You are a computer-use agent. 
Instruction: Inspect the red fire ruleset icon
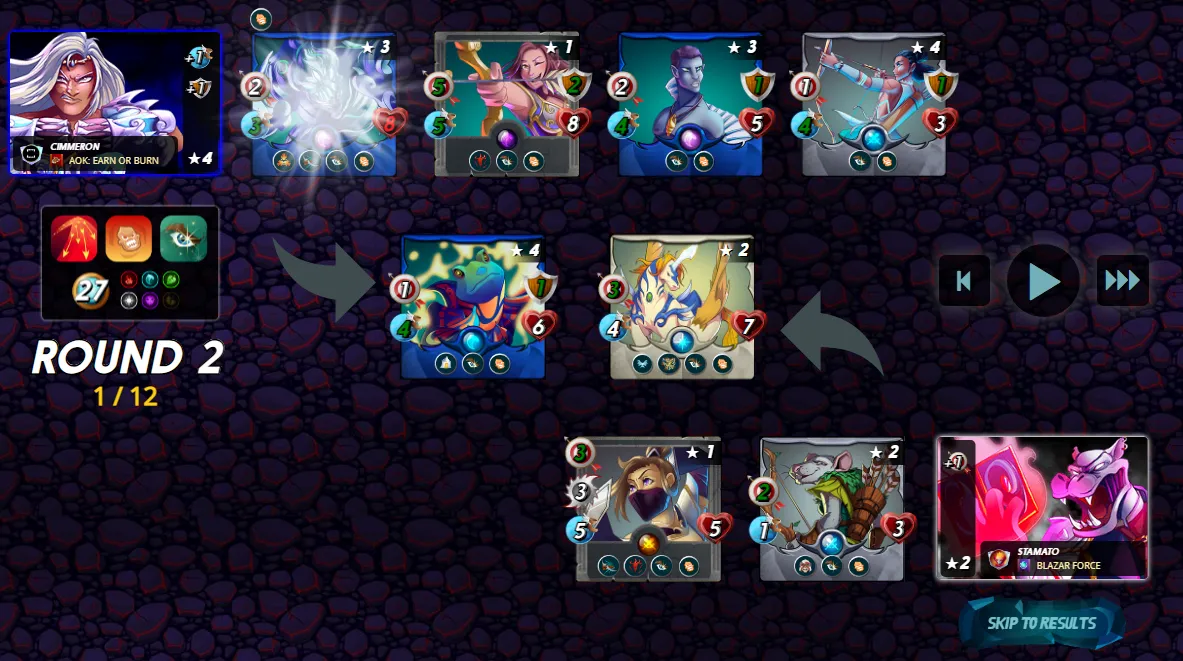[75, 239]
